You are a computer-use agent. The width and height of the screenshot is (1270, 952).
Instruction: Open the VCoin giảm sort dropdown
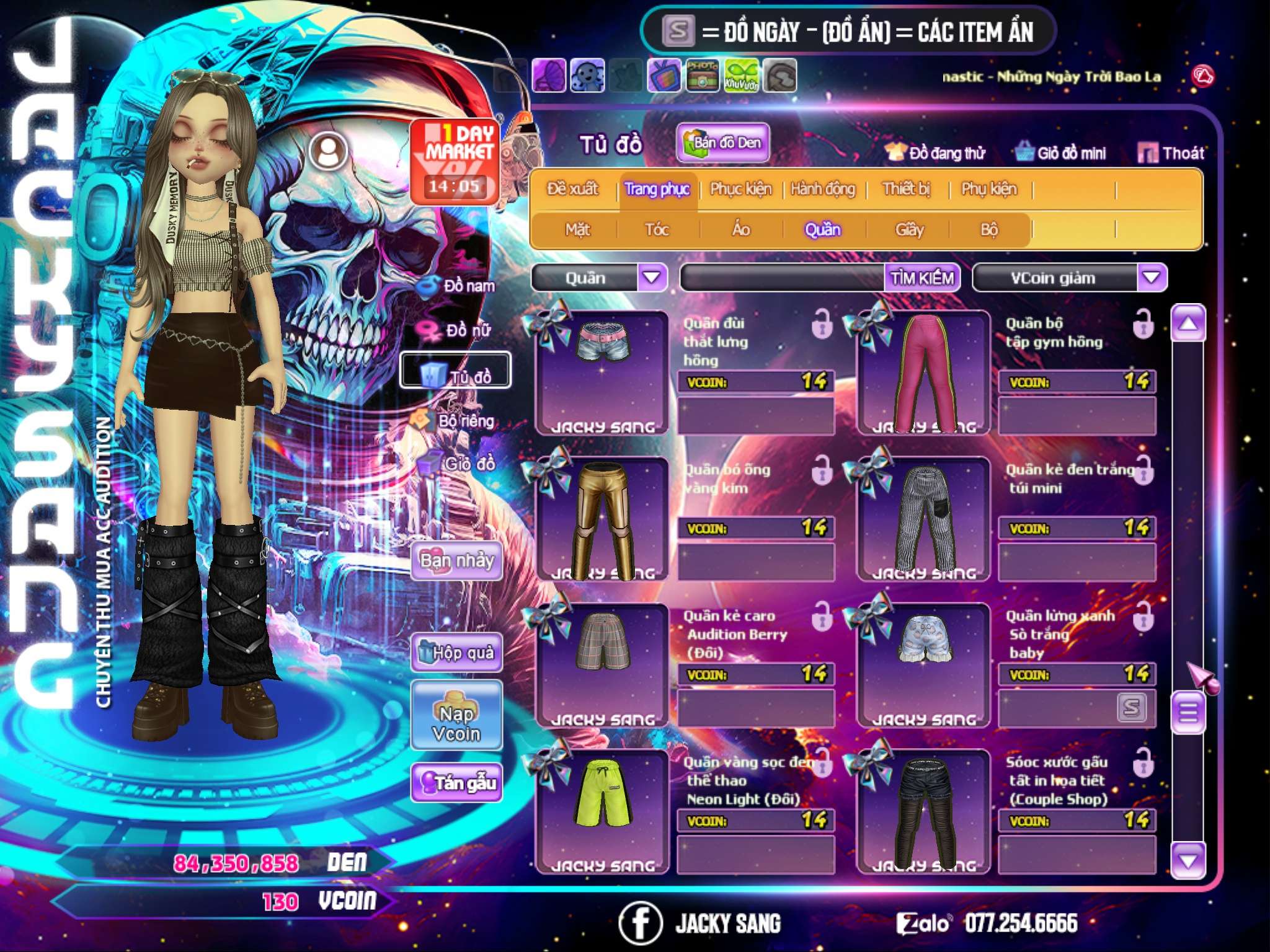point(1152,278)
